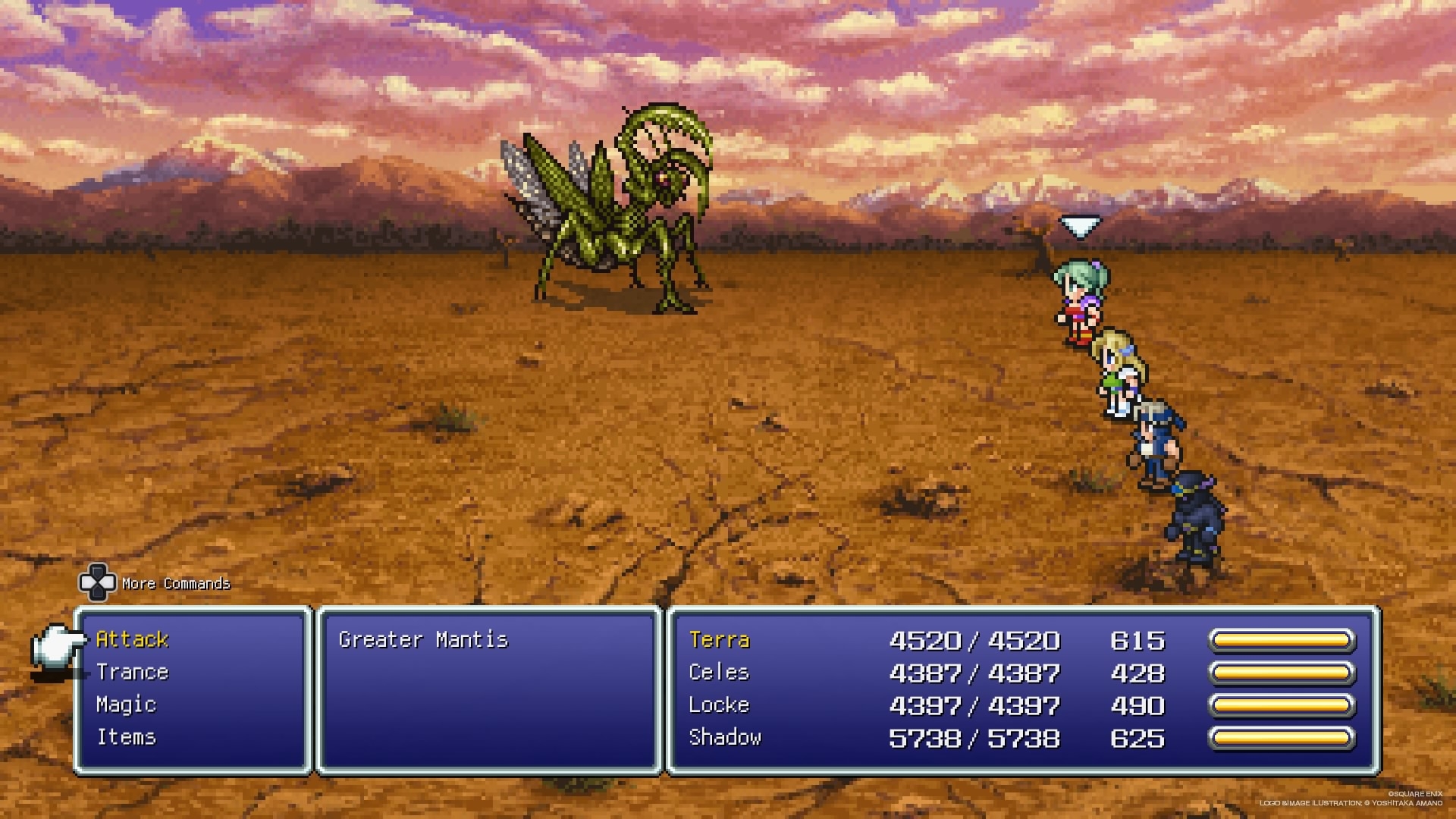The height and width of the screenshot is (819, 1456).
Task: Select Terra in the party list
Action: click(x=719, y=640)
